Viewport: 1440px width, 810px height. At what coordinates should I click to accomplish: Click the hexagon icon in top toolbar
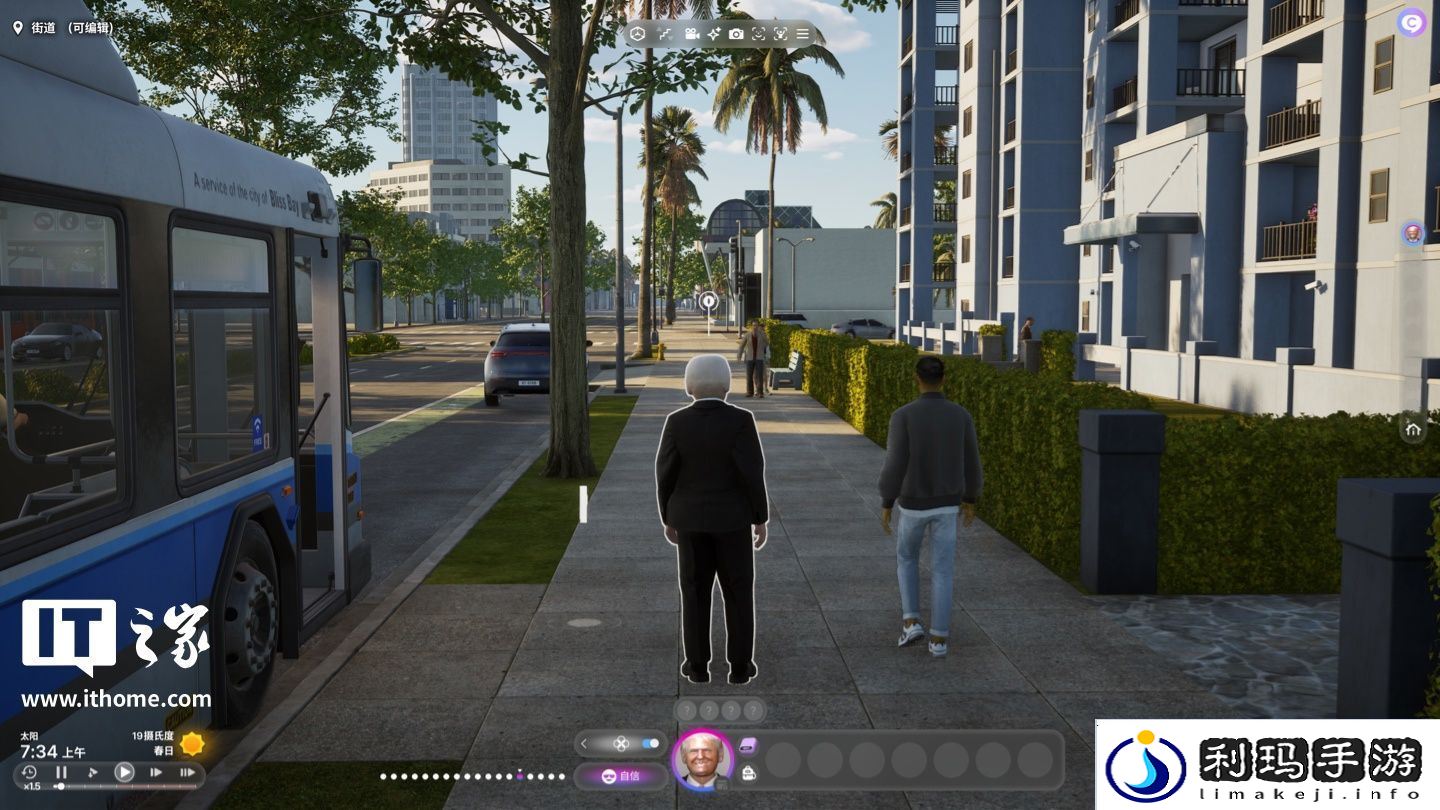coord(637,34)
